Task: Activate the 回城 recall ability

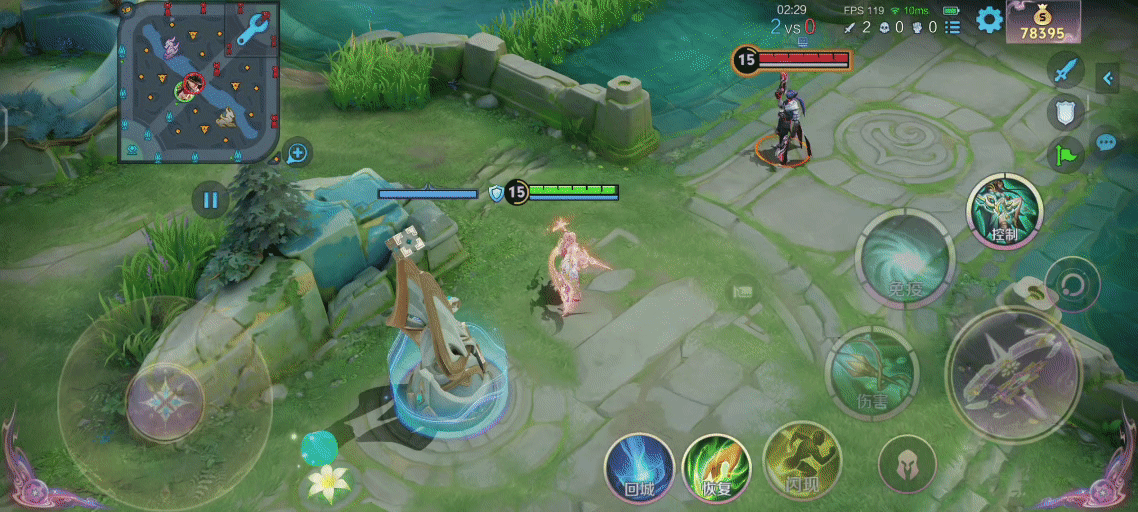Action: 638,468
